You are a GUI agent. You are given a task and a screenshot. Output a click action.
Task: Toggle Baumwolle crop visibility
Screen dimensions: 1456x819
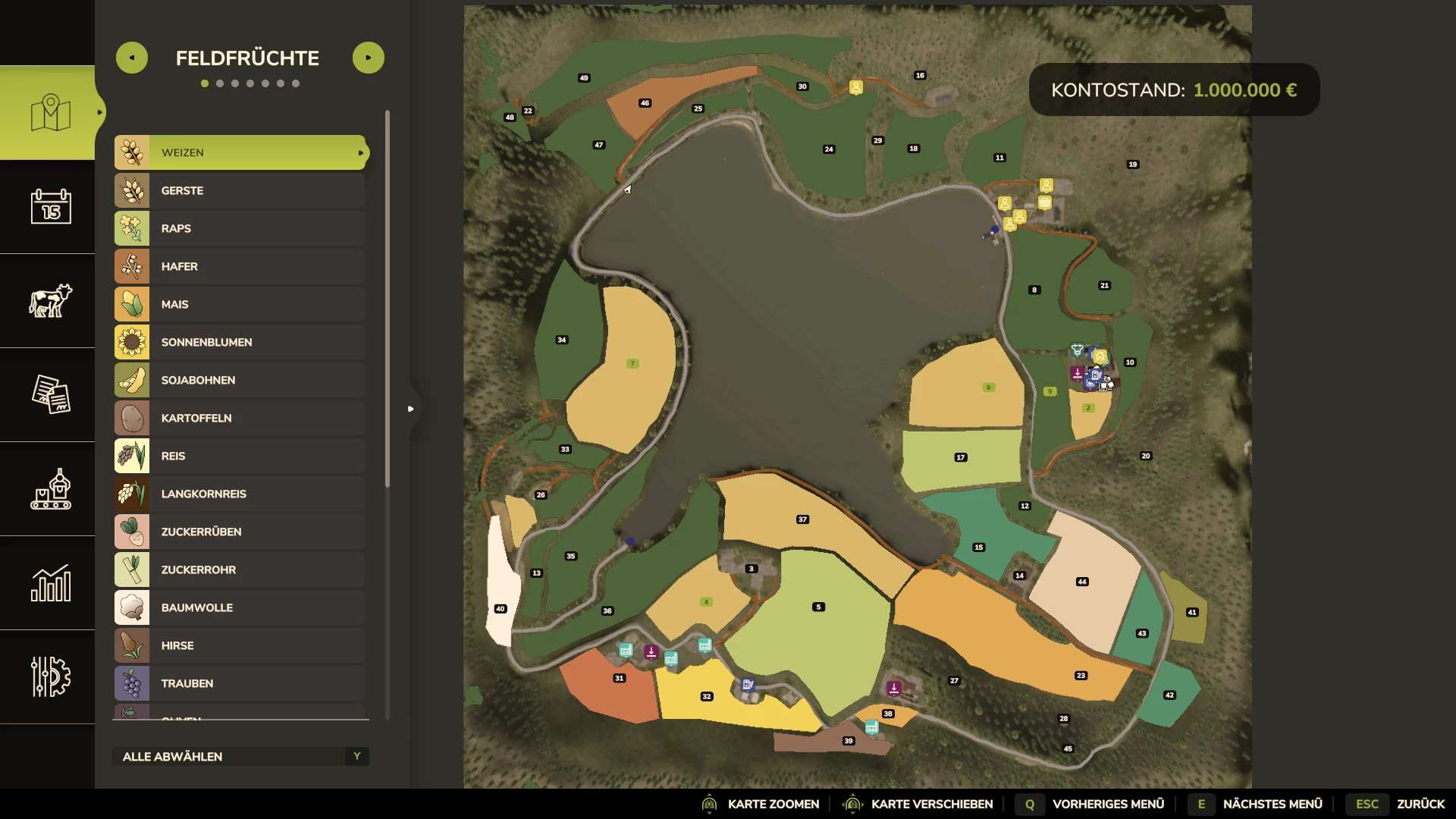(240, 607)
